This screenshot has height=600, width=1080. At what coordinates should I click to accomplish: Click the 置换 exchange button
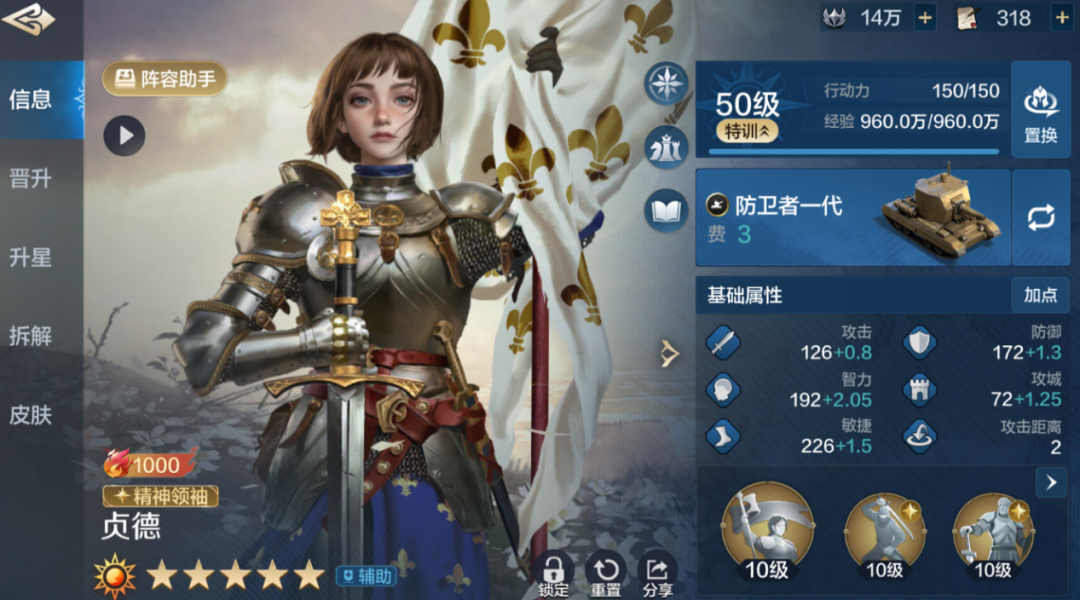[x=1041, y=112]
